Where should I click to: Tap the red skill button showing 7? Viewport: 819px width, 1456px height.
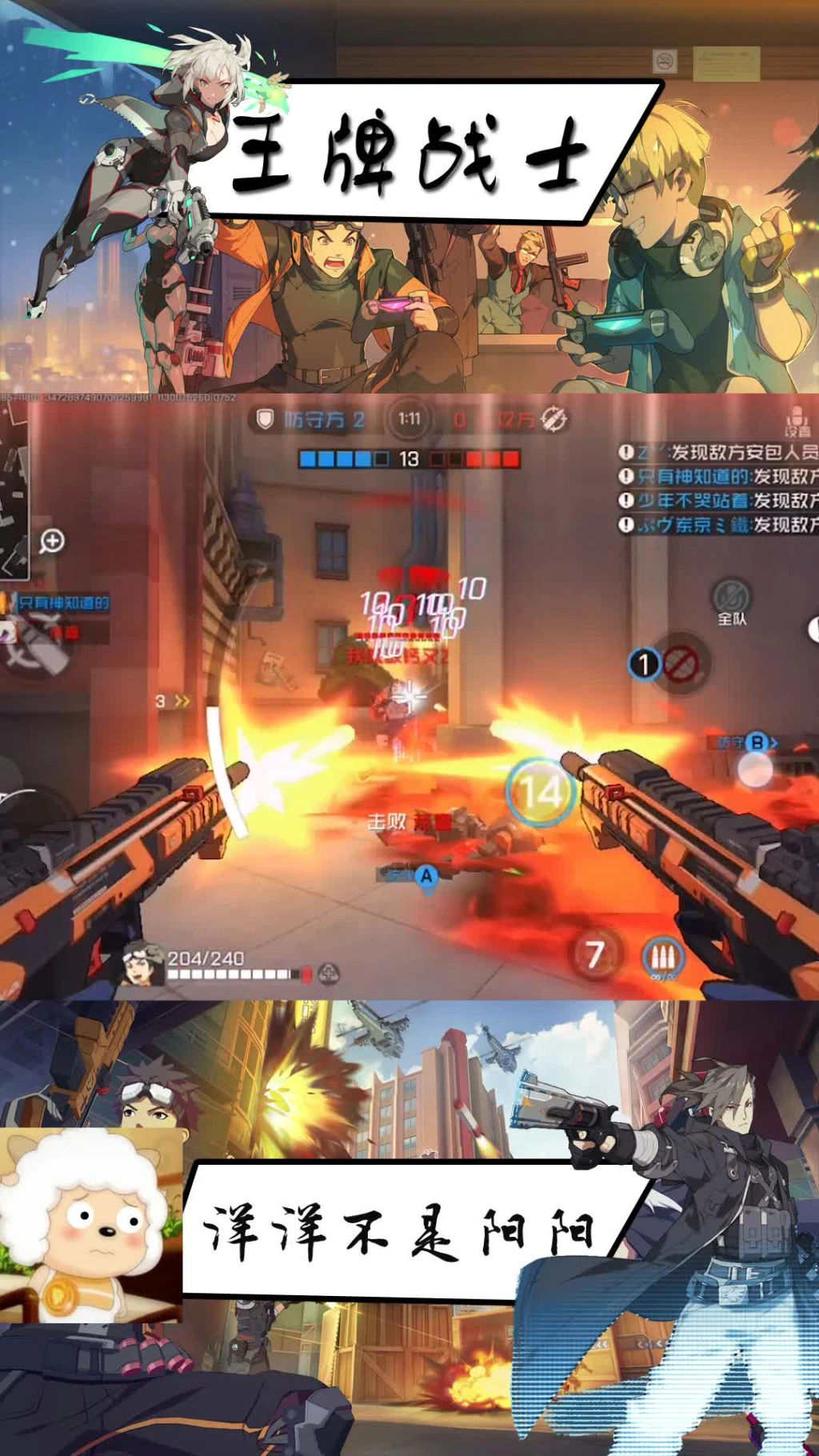(595, 954)
